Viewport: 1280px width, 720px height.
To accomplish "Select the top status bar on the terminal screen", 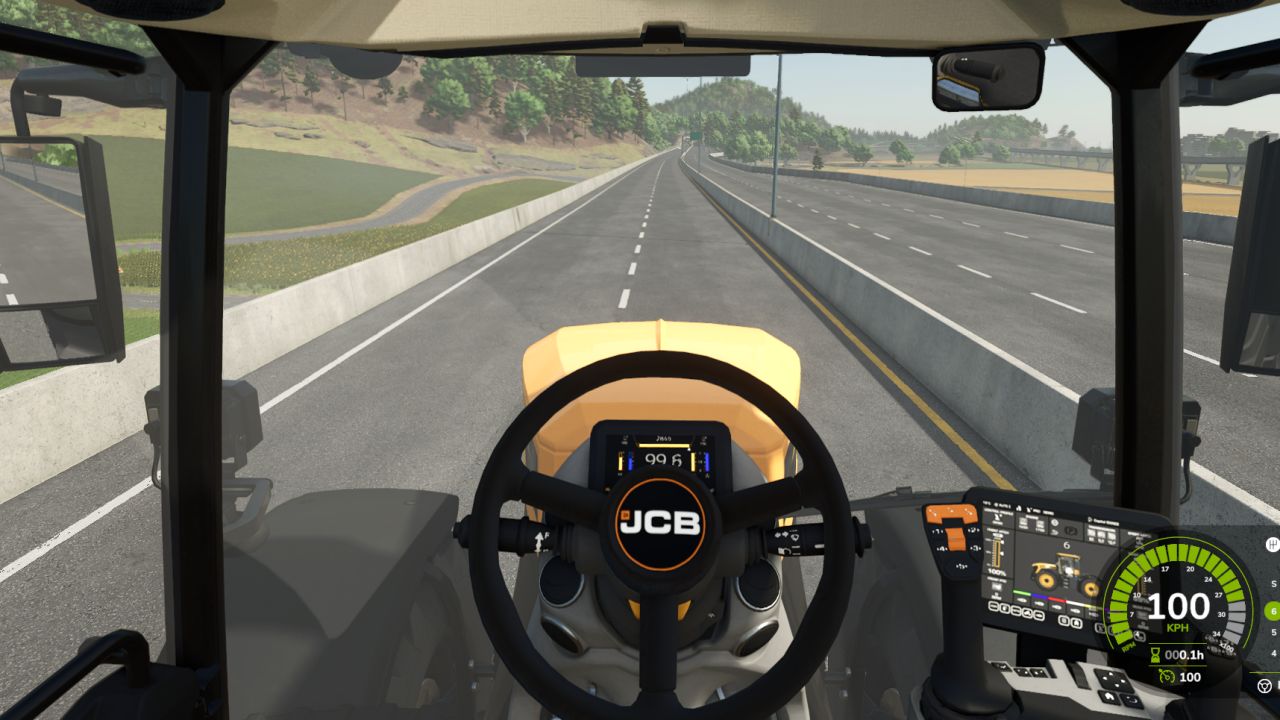I will pos(1019,505).
